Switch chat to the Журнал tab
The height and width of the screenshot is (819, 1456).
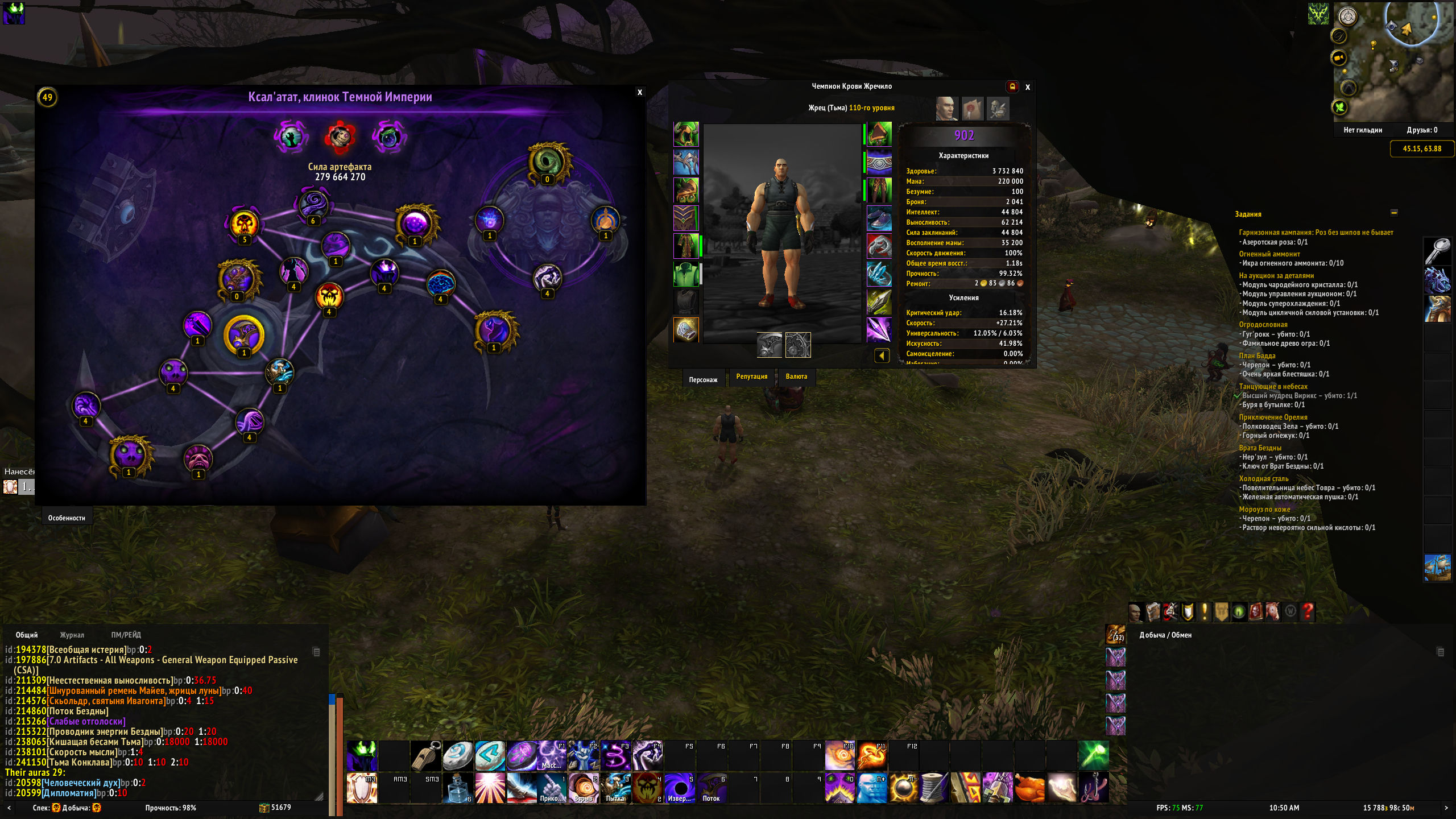click(72, 635)
